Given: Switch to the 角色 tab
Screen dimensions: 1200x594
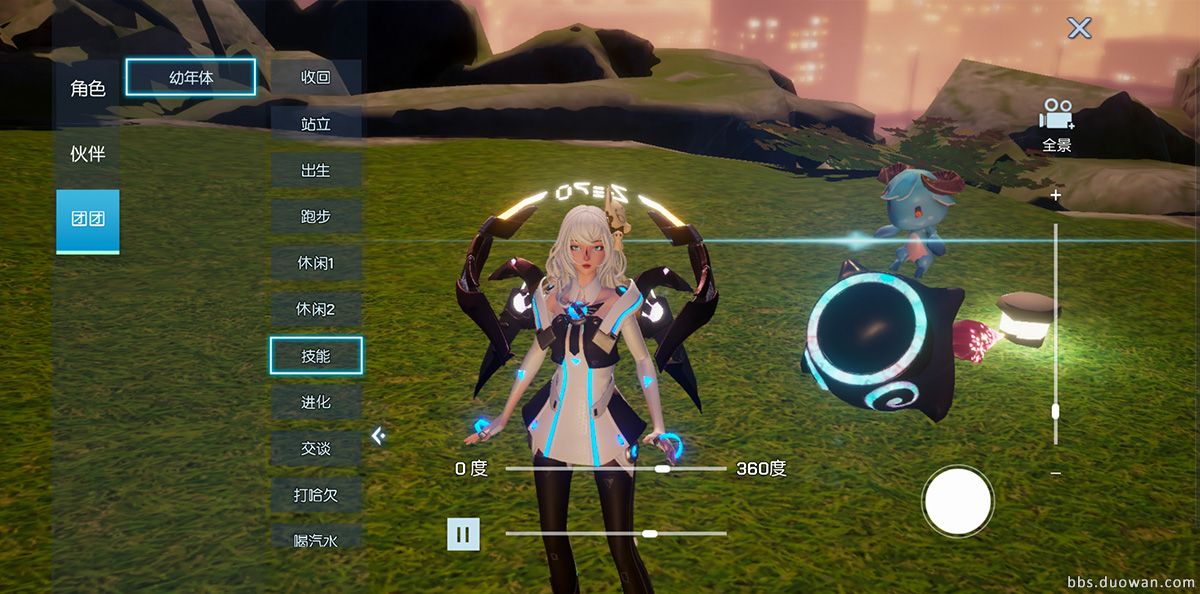Looking at the screenshot, I should [88, 89].
